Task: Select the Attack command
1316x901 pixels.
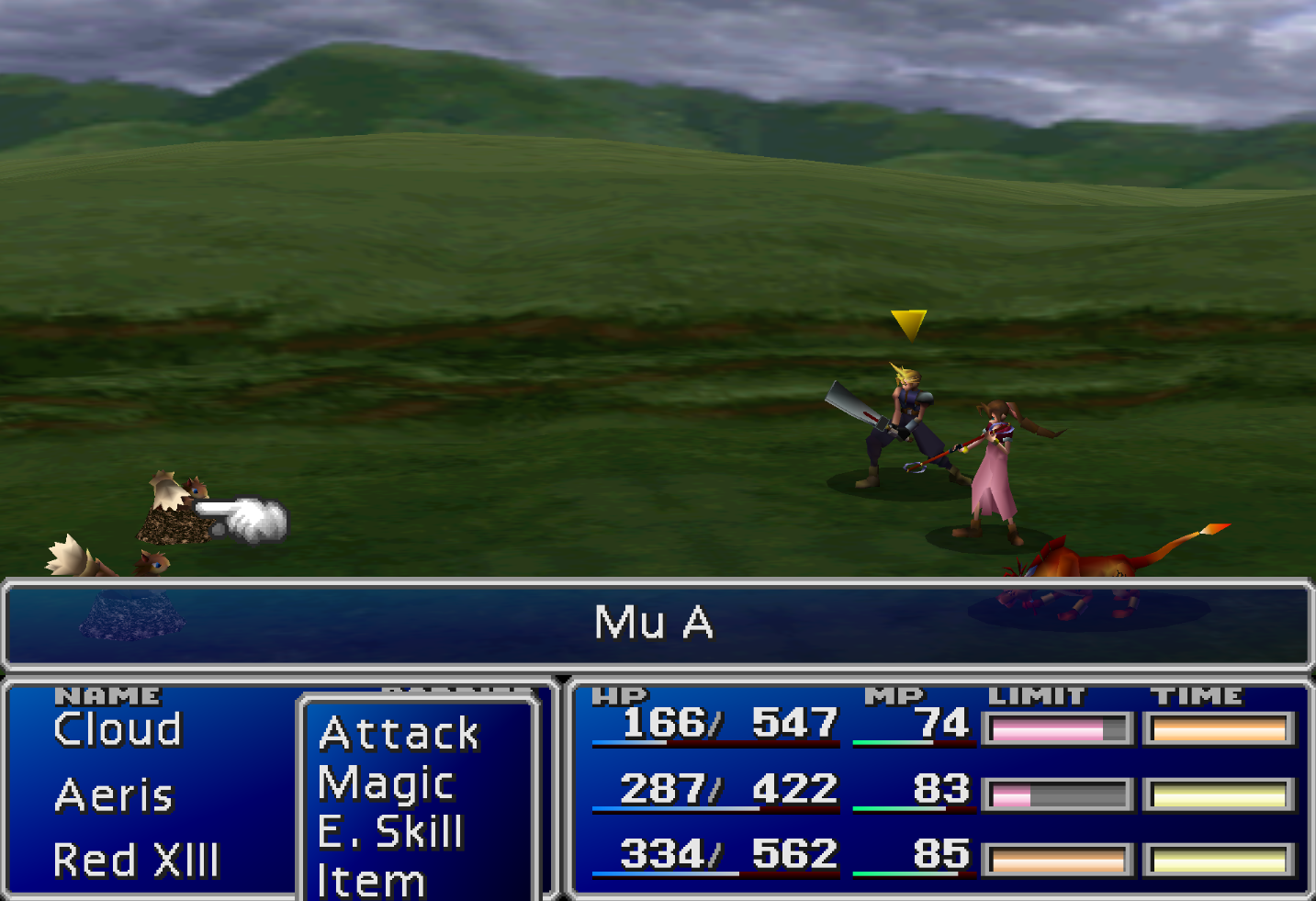Action: (x=397, y=732)
